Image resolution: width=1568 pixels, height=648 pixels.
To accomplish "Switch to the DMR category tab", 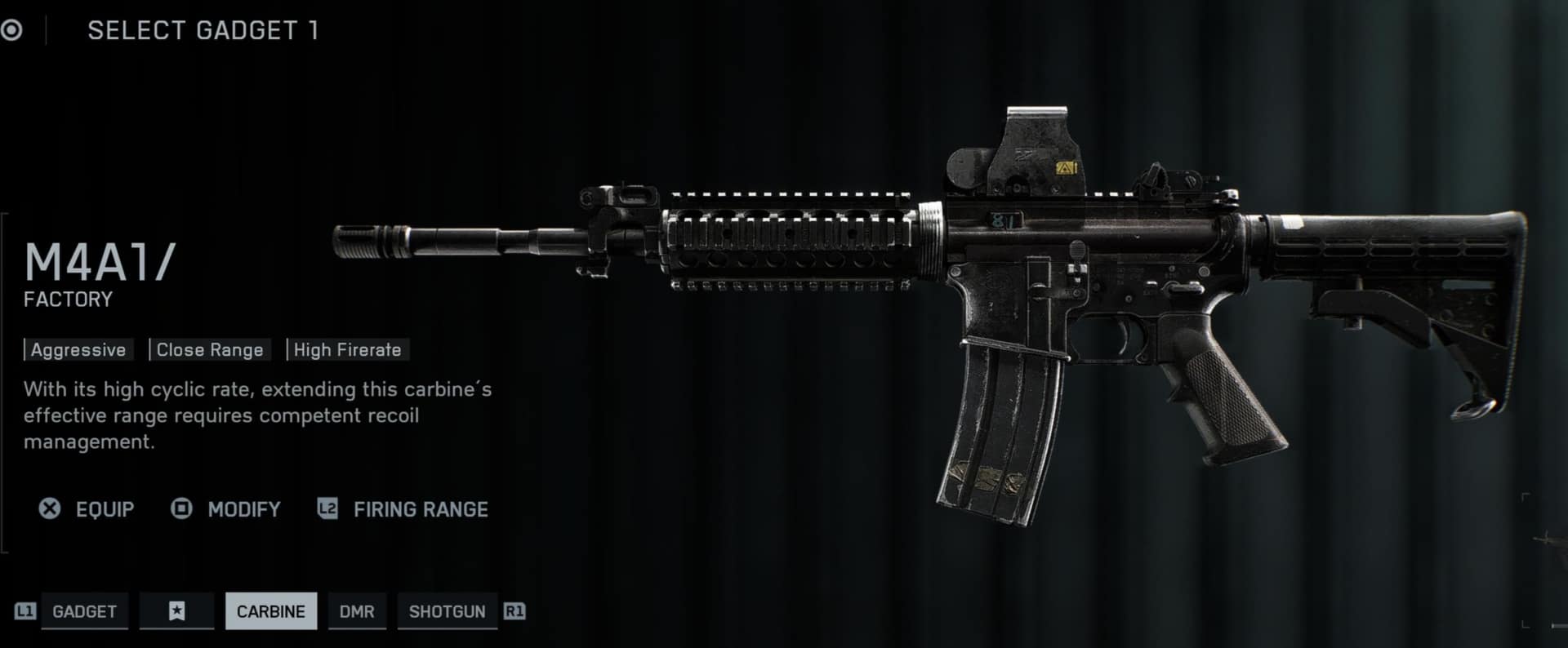I will [x=357, y=610].
